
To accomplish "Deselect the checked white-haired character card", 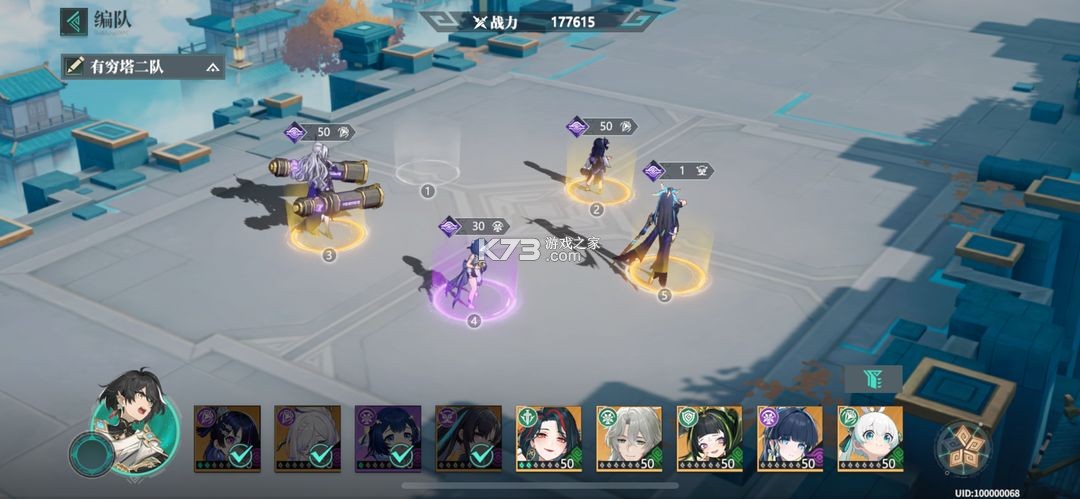I will pos(307,438).
